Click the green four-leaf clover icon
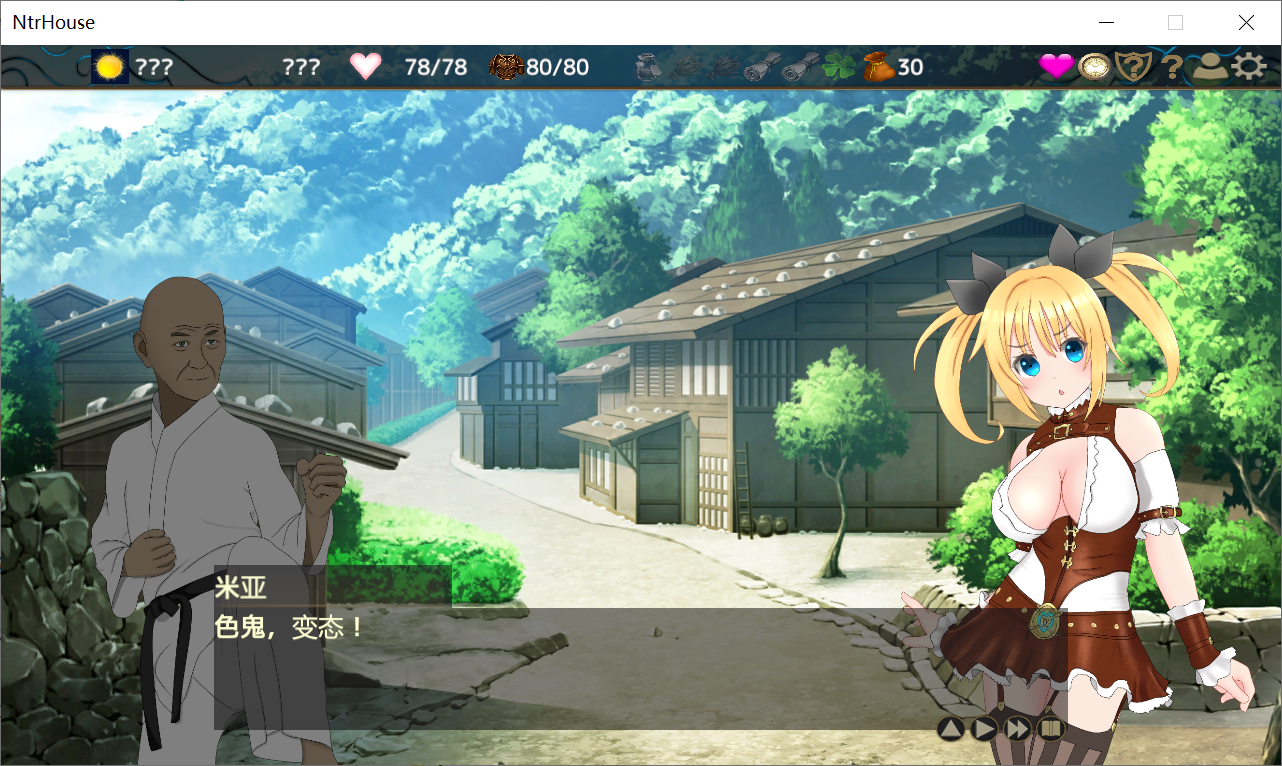Viewport: 1282px width, 766px height. [838, 67]
